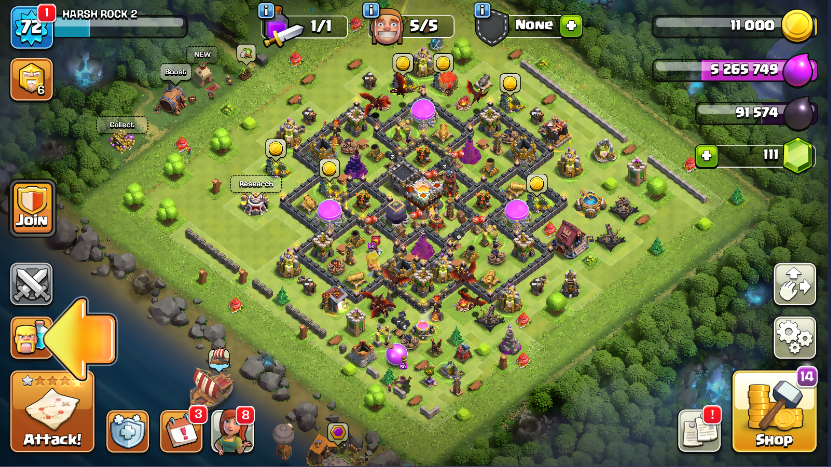Viewport: 831px width, 467px height.
Task: Open the news notes with exclamation badge
Action: 699,430
